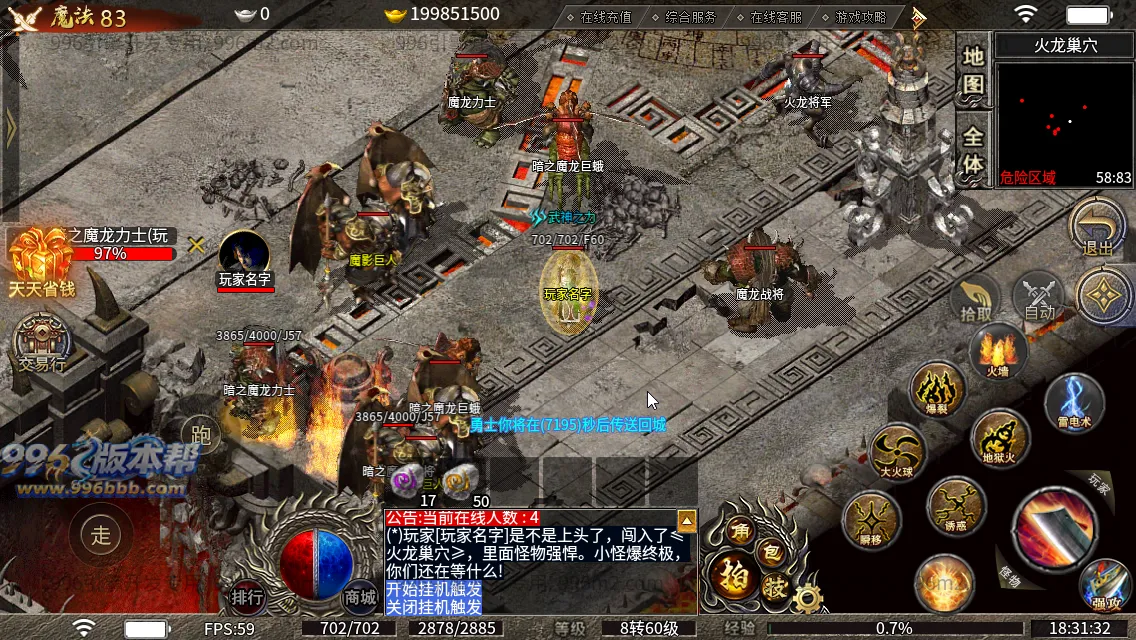Select the 在线客服 support tab
This screenshot has height=640, width=1136.
[x=775, y=16]
